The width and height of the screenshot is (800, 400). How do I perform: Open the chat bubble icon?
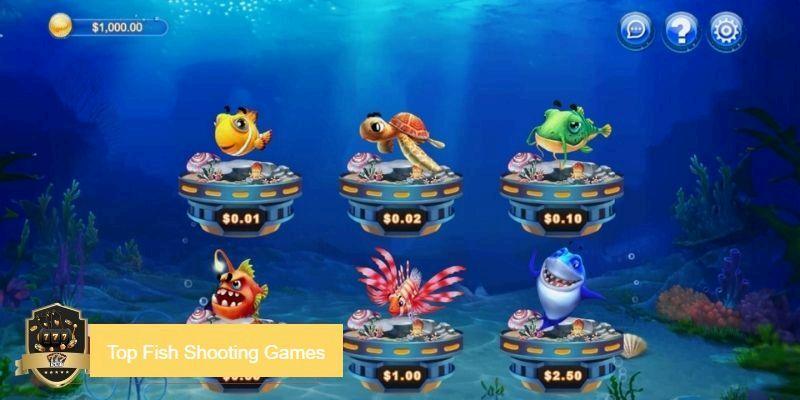pos(636,30)
